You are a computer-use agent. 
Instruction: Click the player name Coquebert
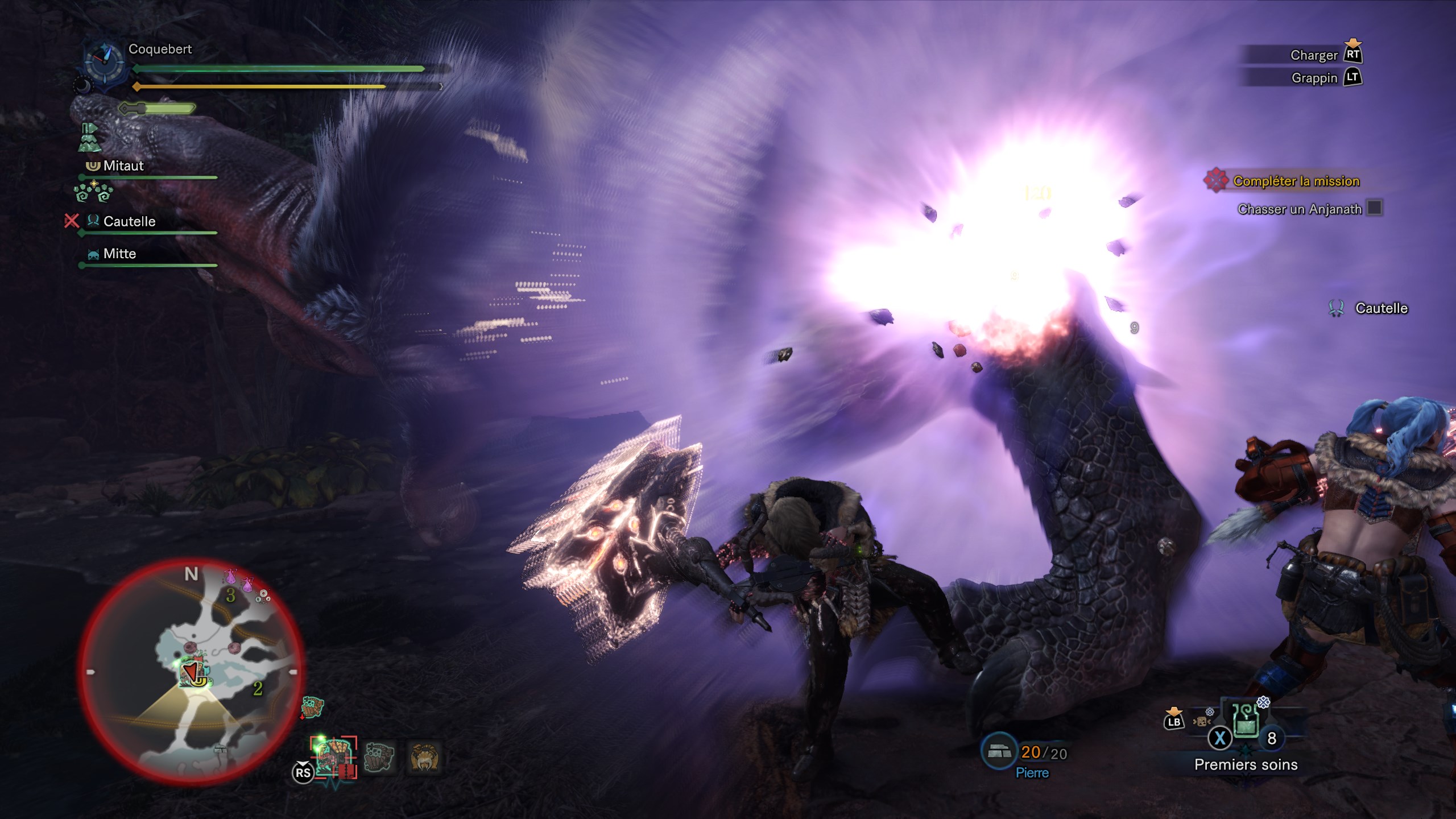coord(160,49)
